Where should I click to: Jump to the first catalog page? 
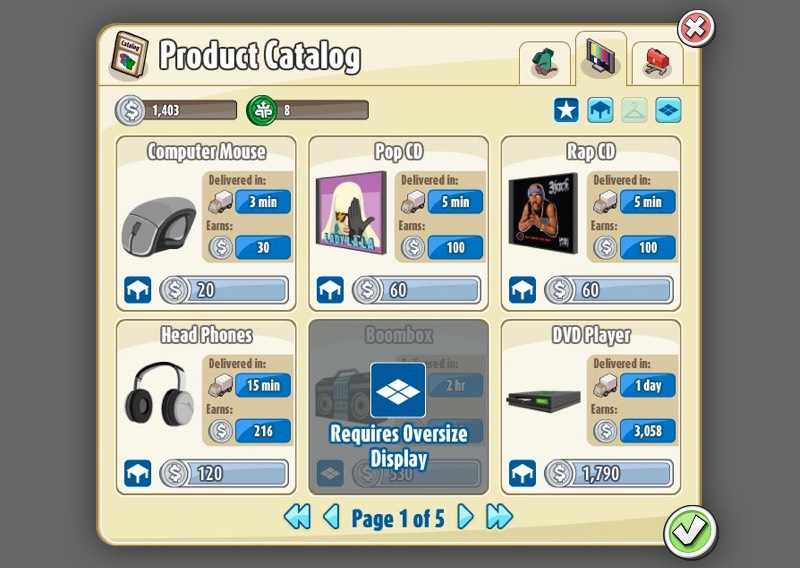point(297,517)
